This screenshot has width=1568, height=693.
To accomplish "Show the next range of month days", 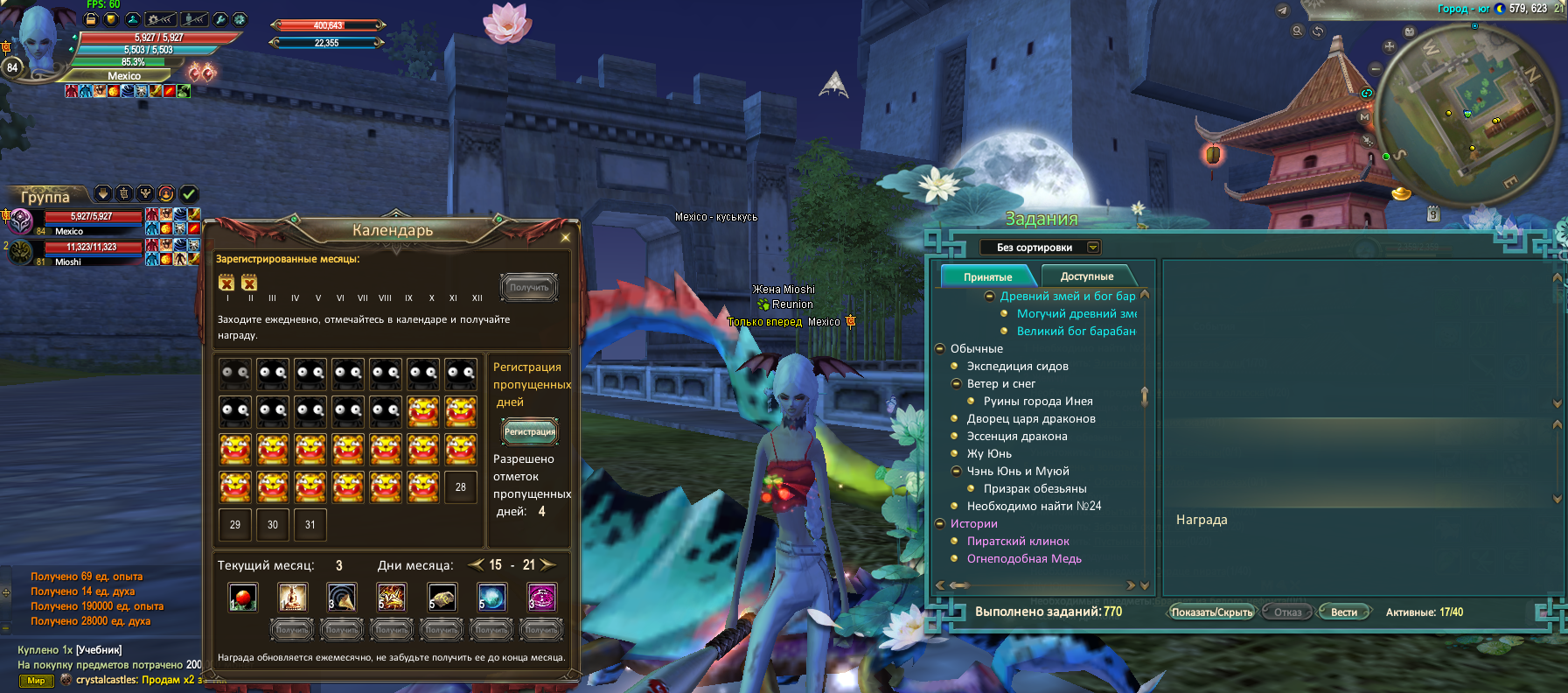I will (x=548, y=565).
